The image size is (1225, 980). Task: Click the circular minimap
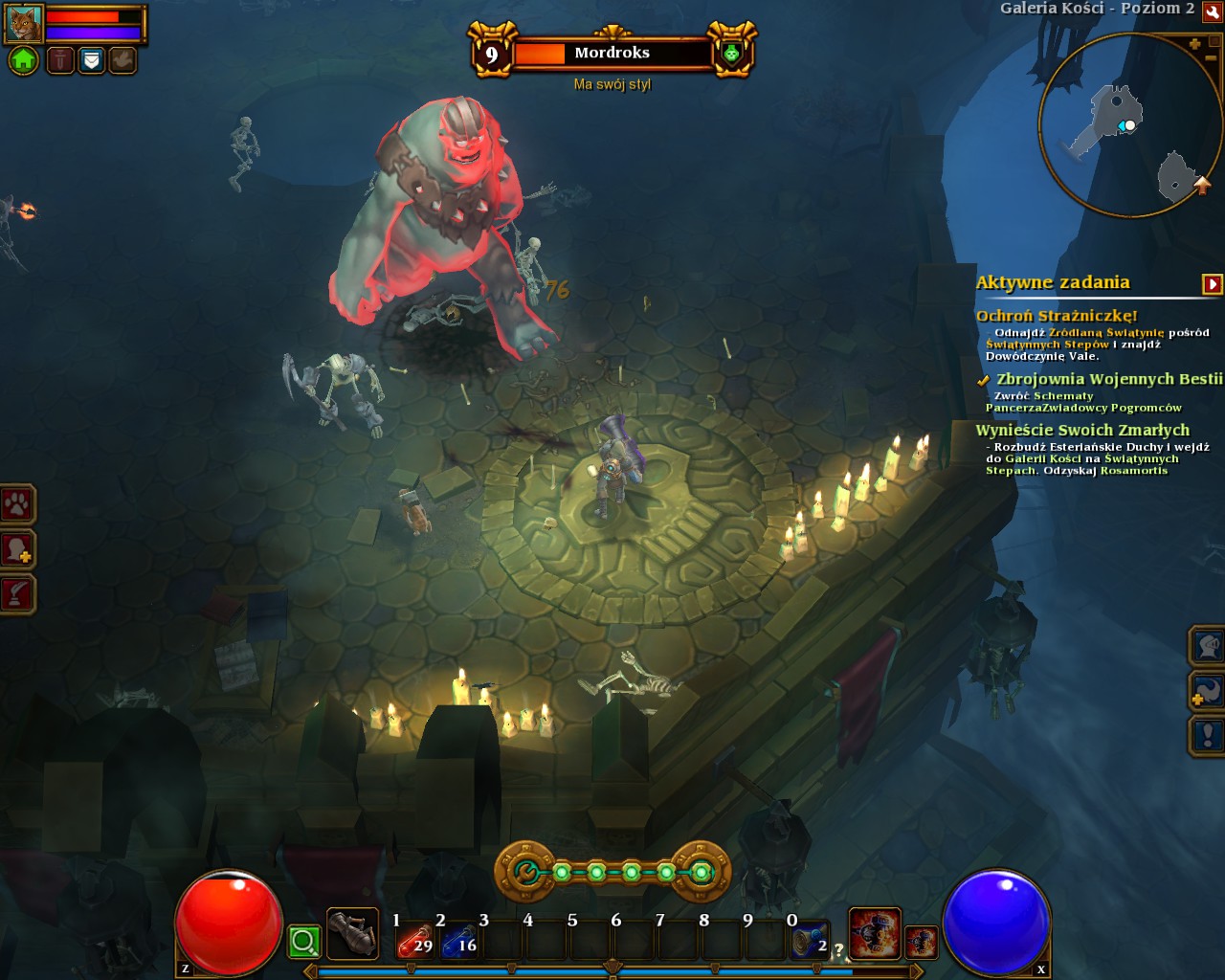coord(1122,124)
